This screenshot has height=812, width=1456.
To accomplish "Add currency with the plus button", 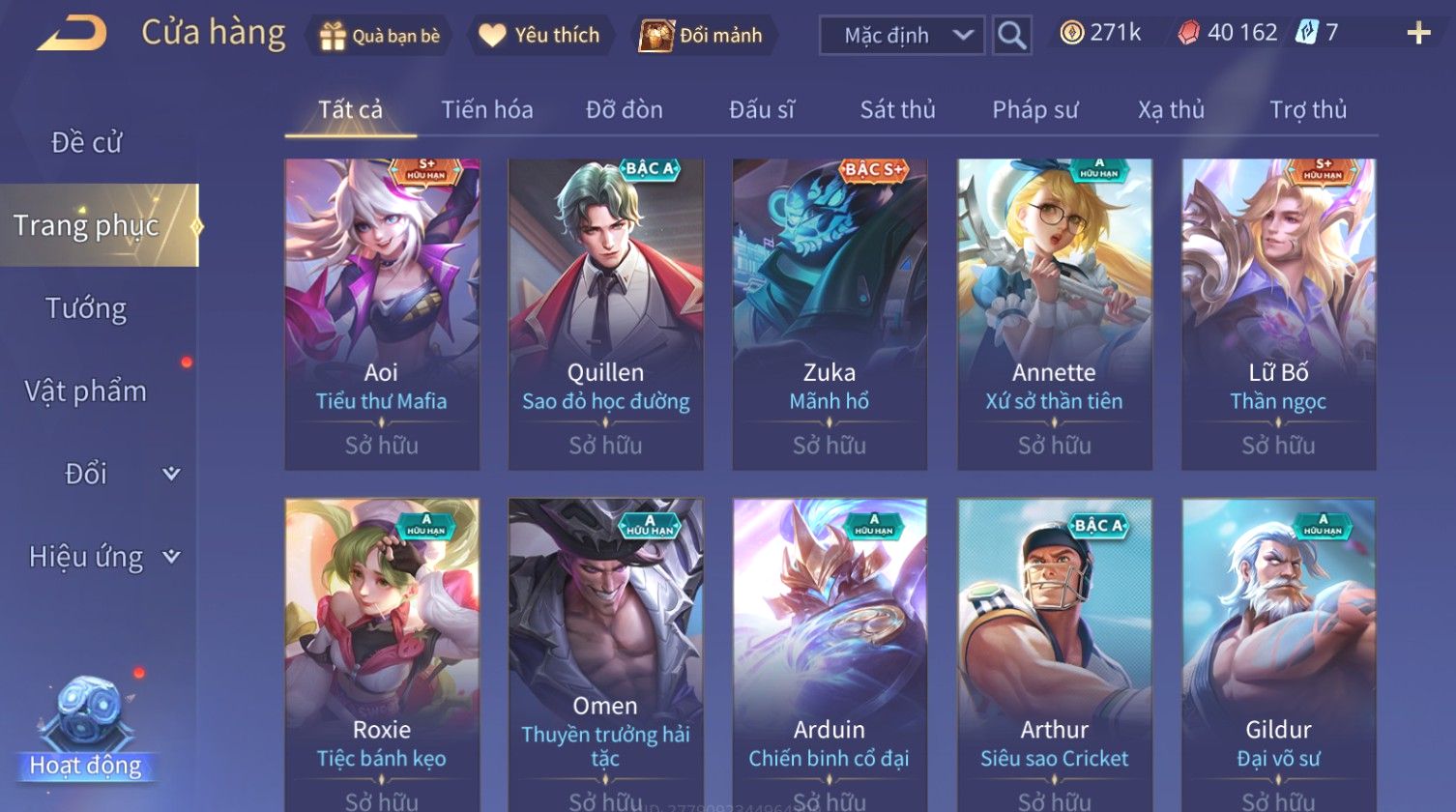I will click(x=1418, y=34).
